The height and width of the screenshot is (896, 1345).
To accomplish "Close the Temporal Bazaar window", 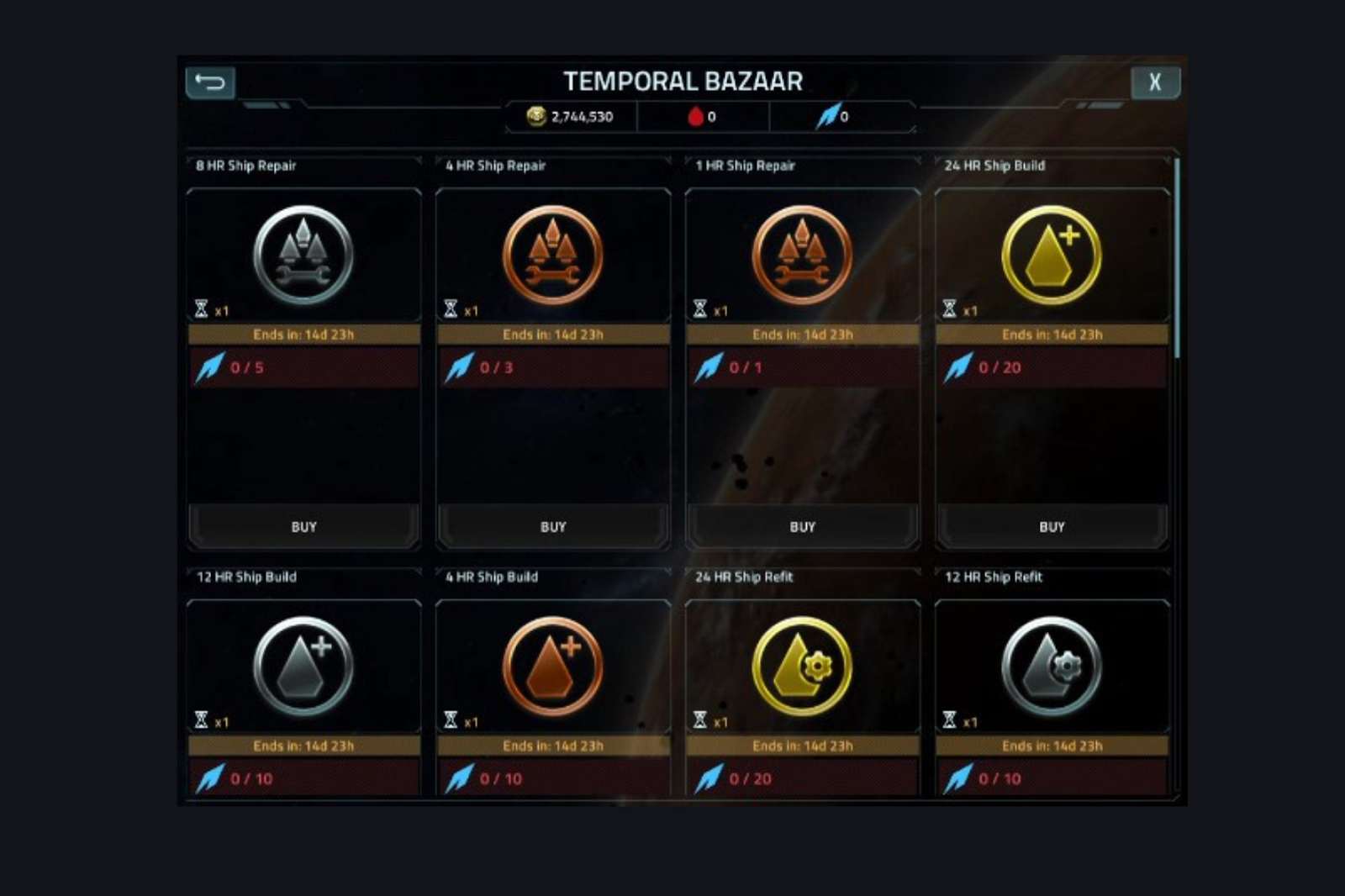I will 1155,82.
